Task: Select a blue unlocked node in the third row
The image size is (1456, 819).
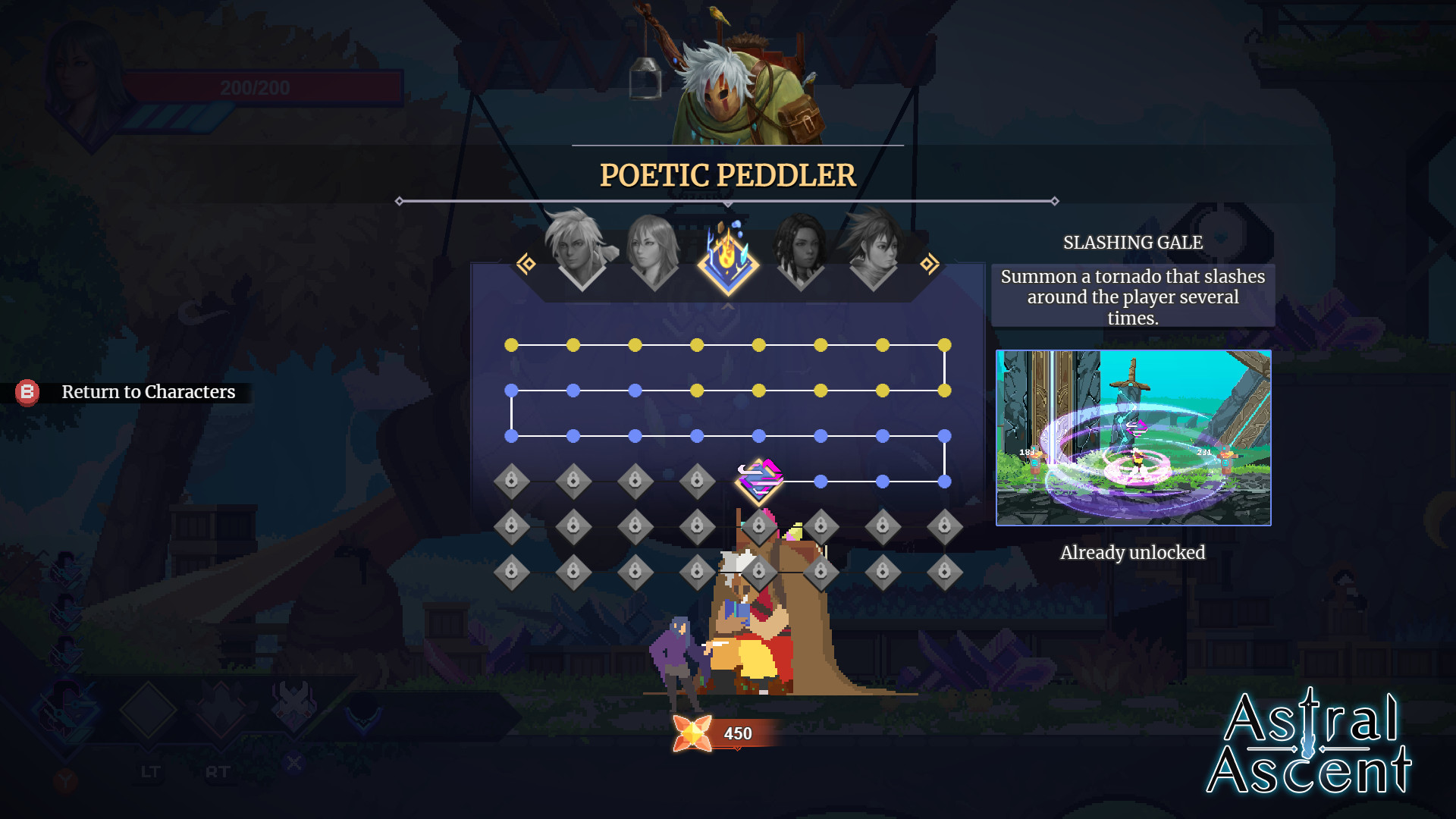Action: click(x=634, y=435)
